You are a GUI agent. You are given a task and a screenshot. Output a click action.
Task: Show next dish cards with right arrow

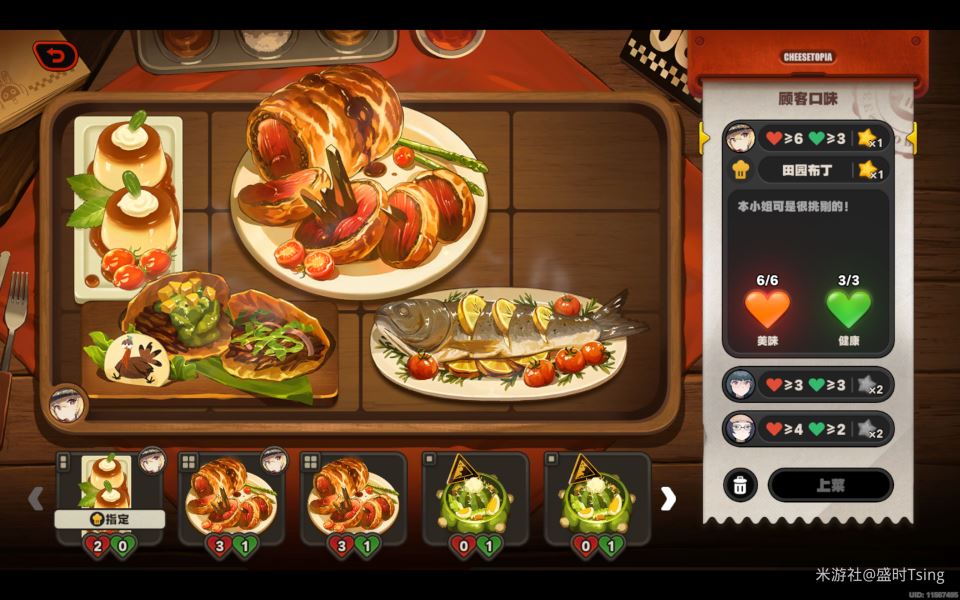(x=668, y=498)
